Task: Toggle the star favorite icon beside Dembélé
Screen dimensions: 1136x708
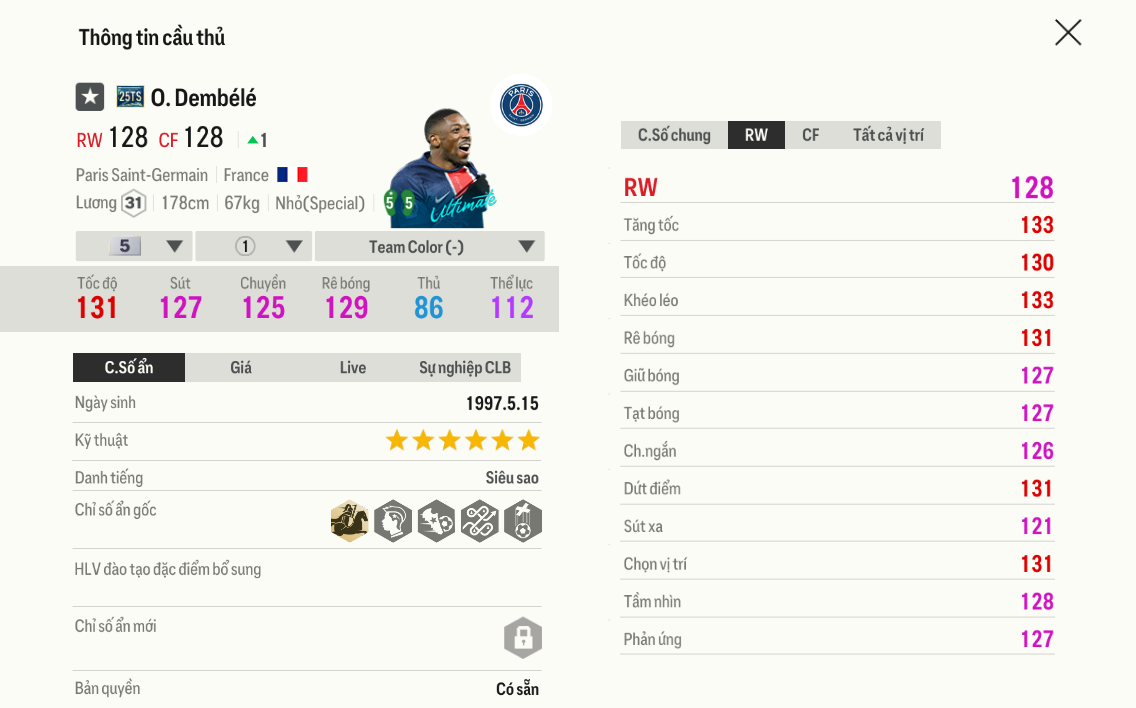Action: pyautogui.click(x=90, y=97)
